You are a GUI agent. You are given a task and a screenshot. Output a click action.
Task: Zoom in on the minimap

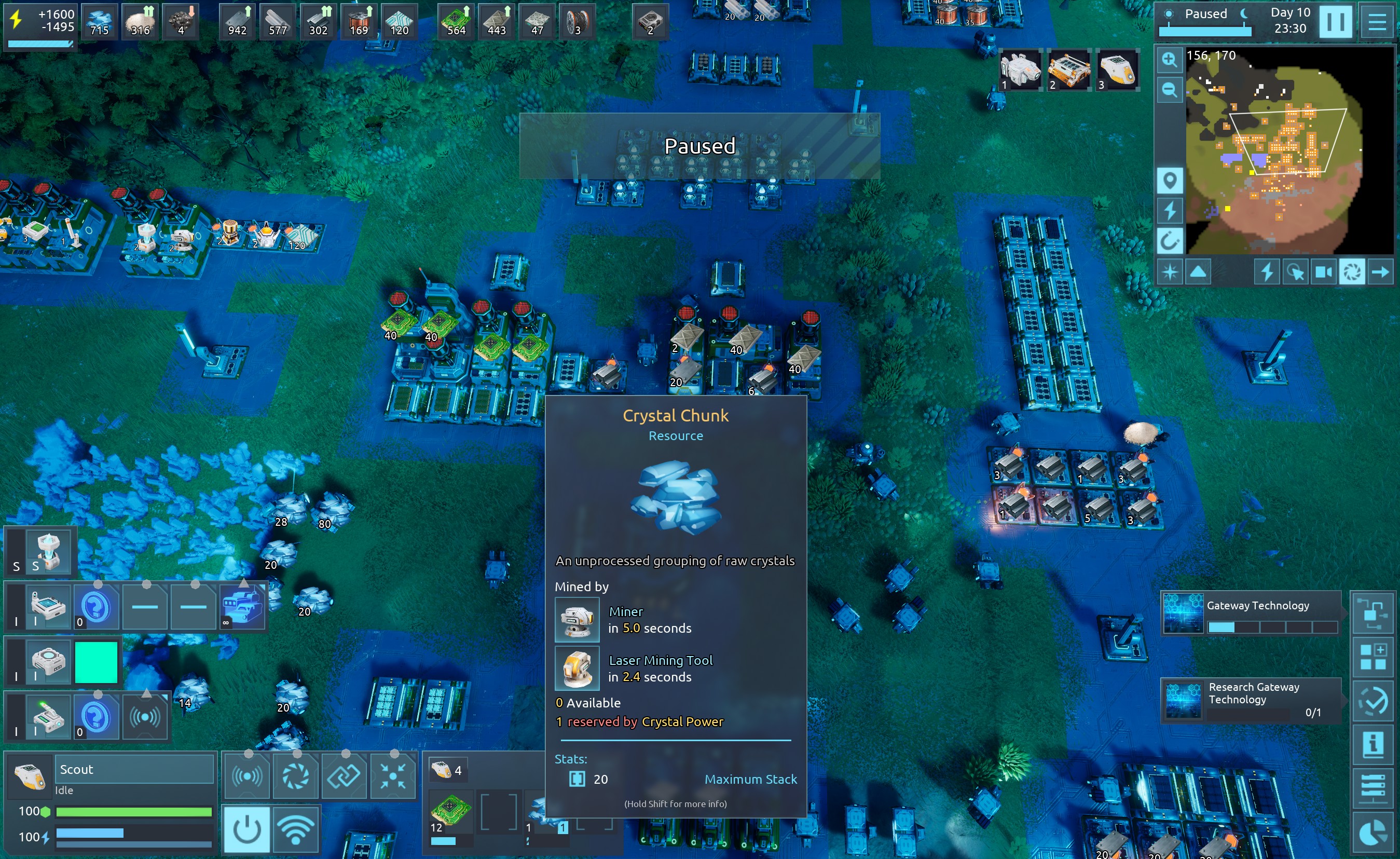1169,60
